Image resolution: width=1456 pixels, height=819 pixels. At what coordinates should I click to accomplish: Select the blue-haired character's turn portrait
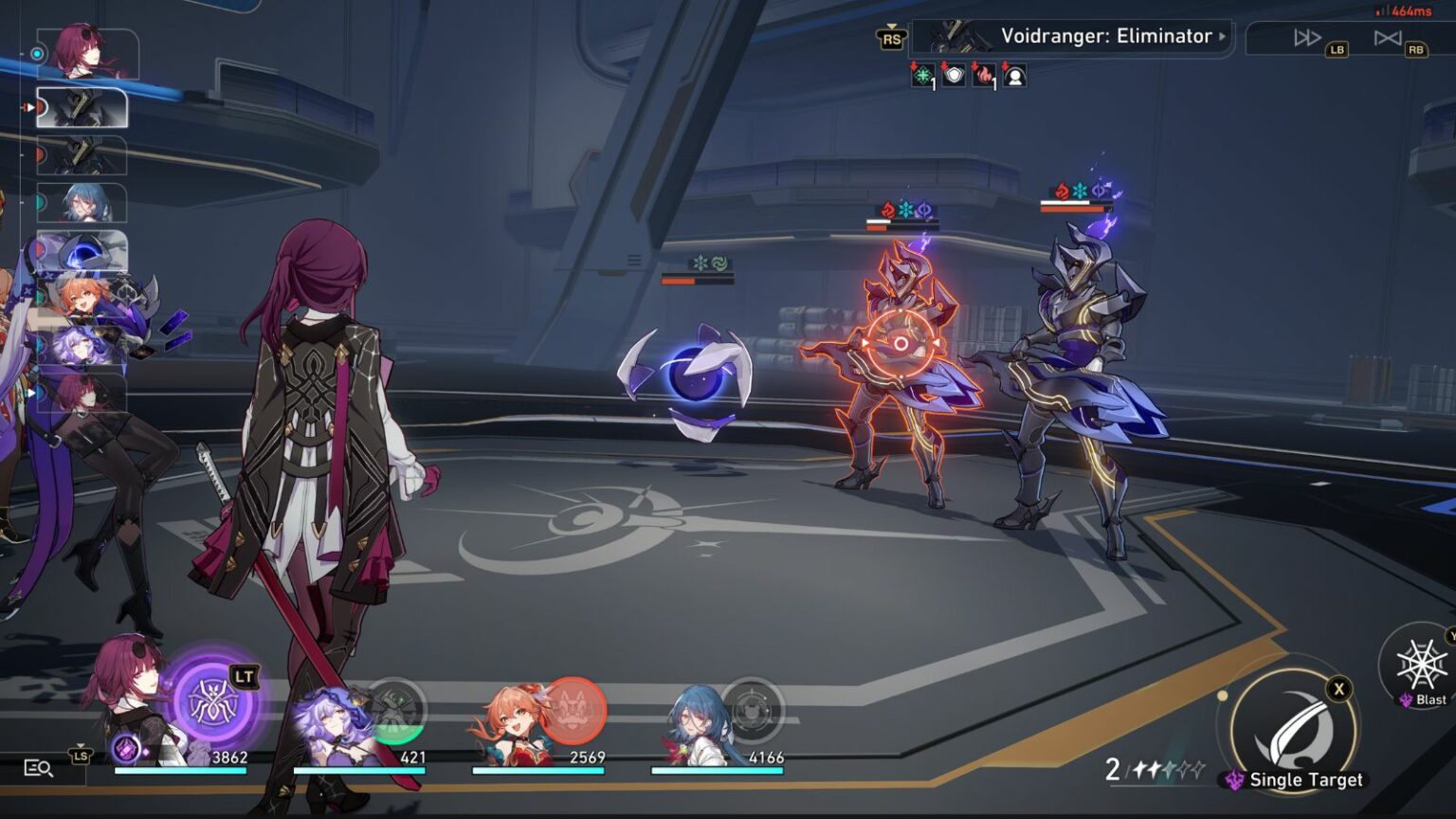pos(81,204)
